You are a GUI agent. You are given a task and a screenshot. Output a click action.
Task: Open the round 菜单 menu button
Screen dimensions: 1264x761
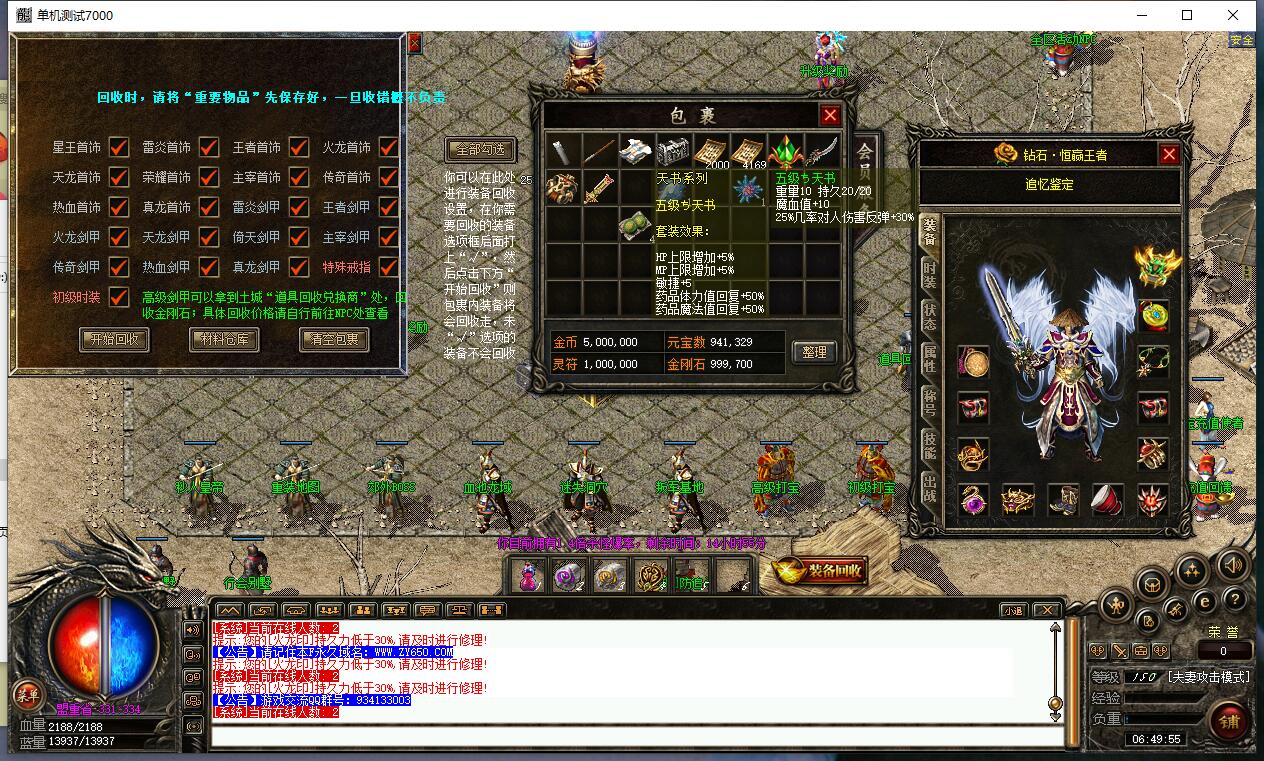click(x=27, y=694)
